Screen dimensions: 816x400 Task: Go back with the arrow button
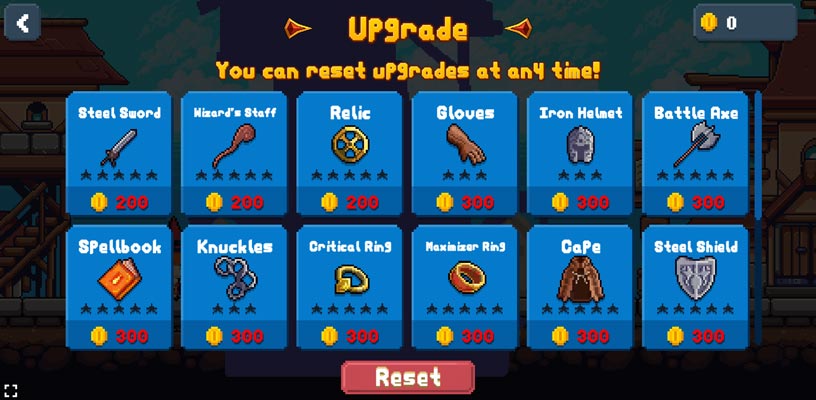(x=22, y=22)
